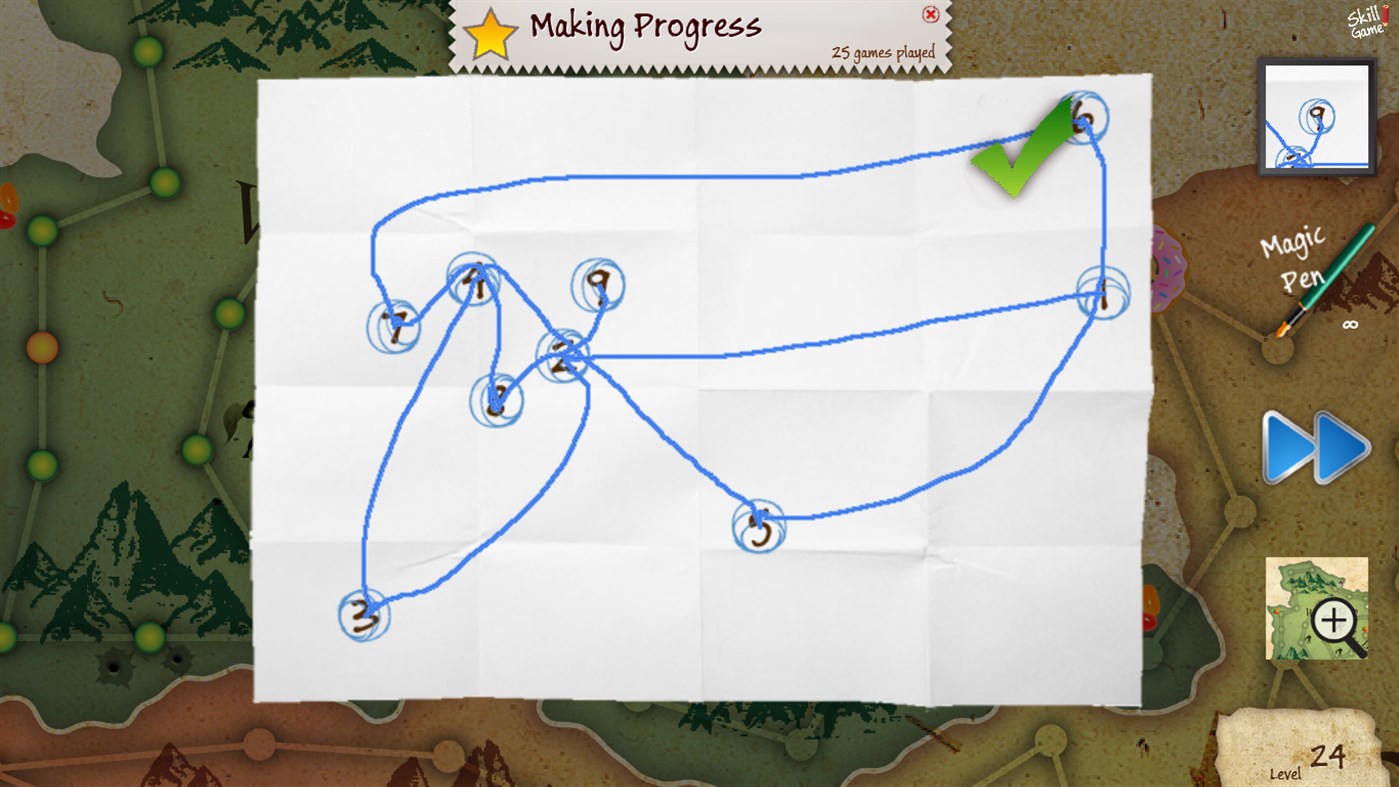Click the 25 games played text
This screenshot has width=1399, height=787.
tap(885, 52)
